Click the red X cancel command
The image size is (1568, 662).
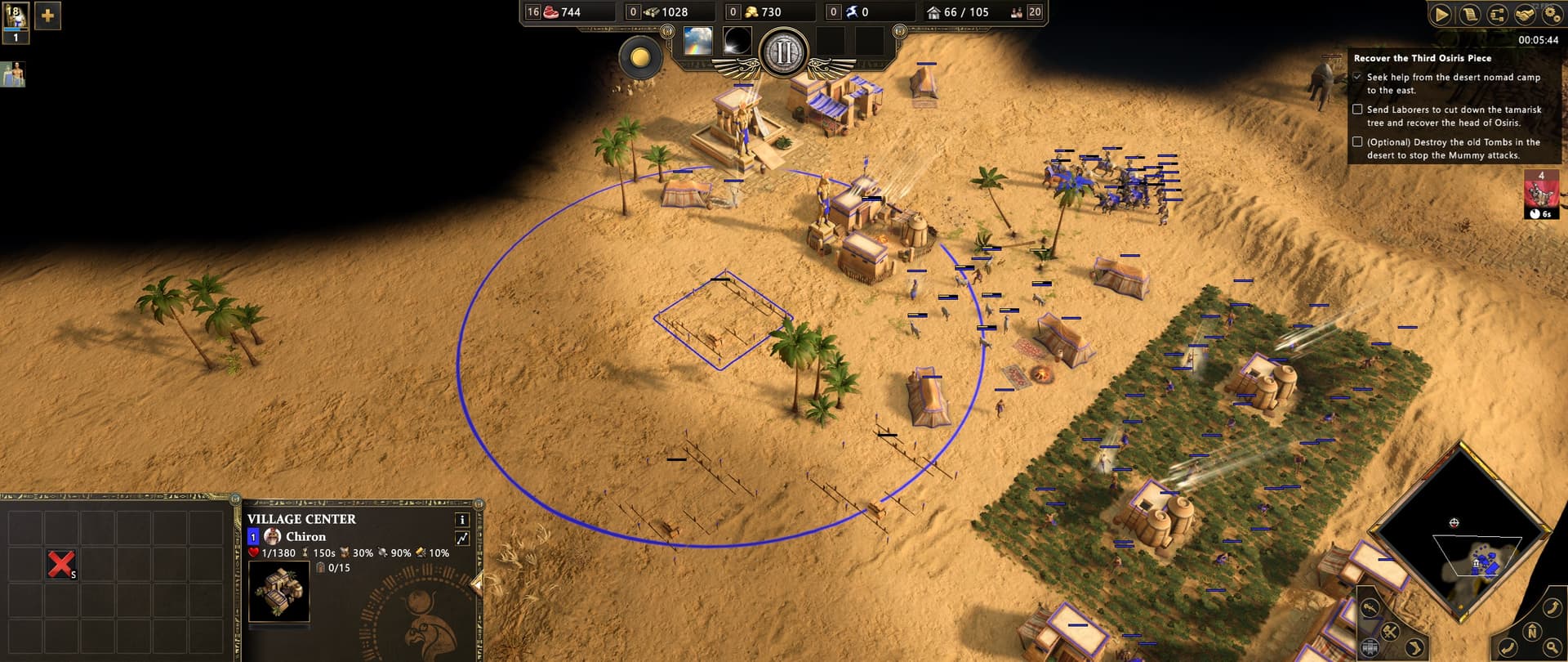[61, 564]
